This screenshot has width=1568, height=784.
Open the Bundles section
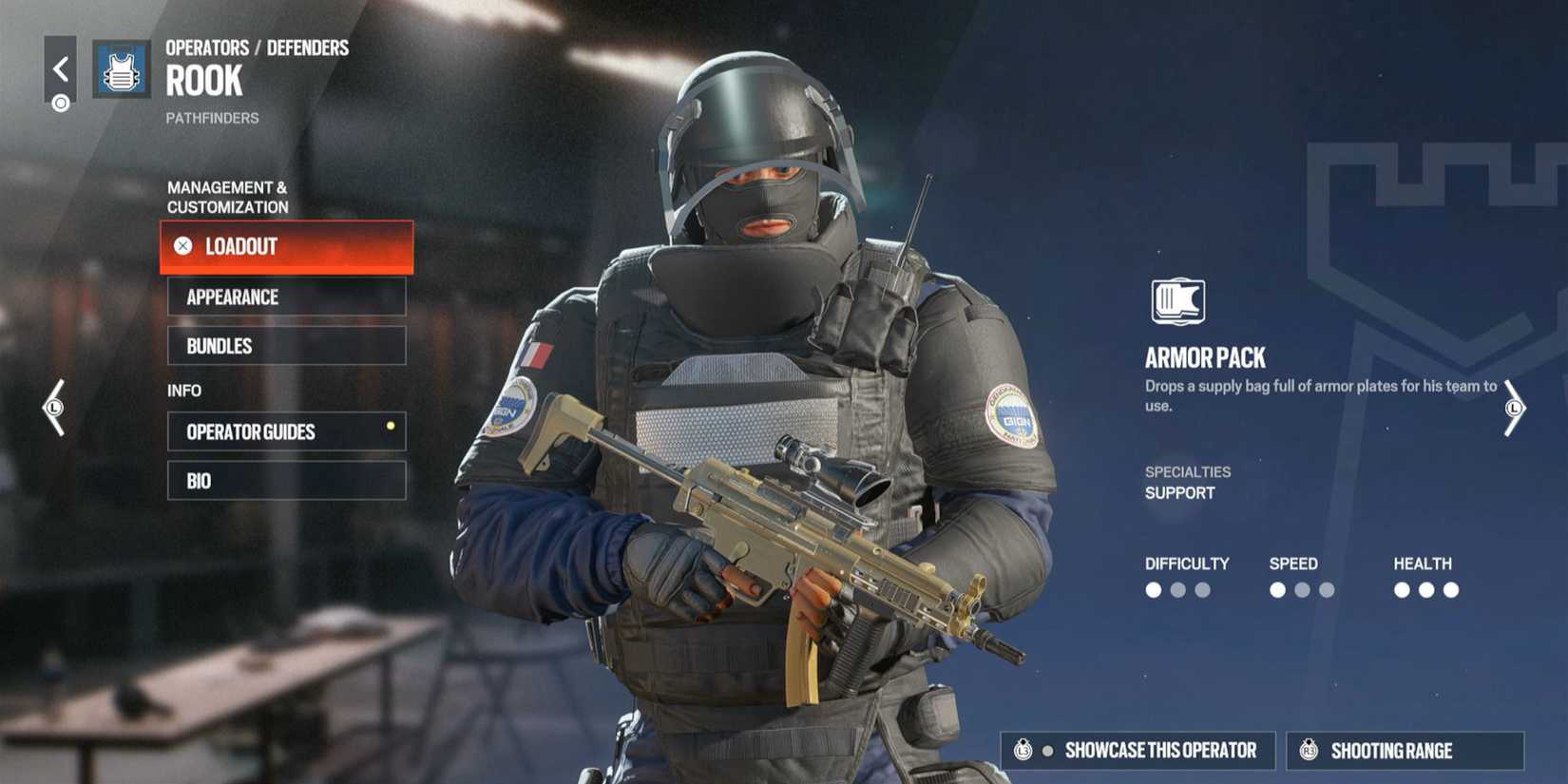pyautogui.click(x=286, y=346)
